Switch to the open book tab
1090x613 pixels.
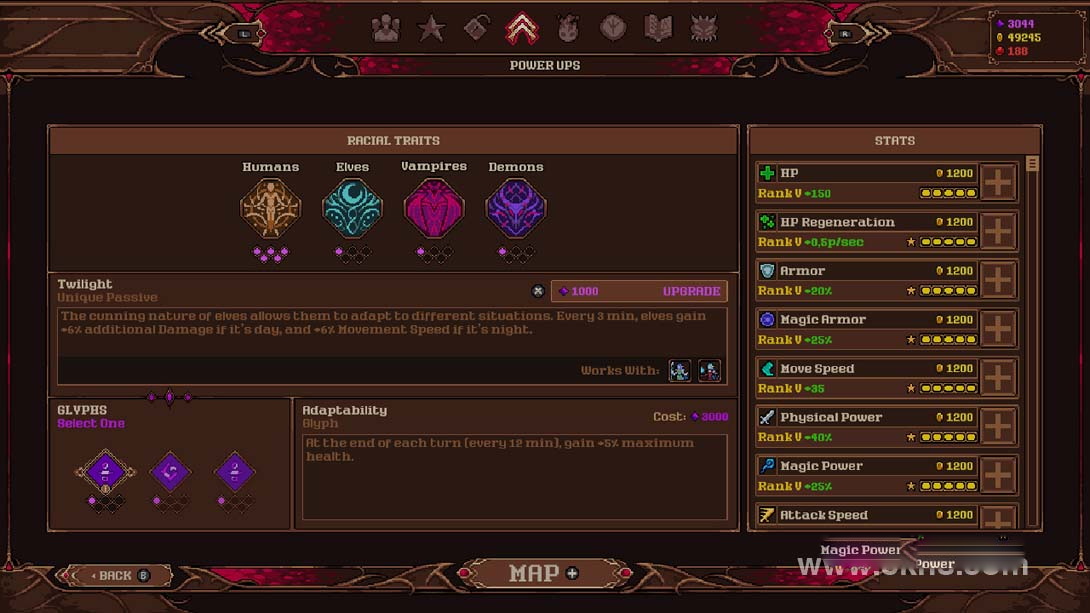[x=658, y=29]
